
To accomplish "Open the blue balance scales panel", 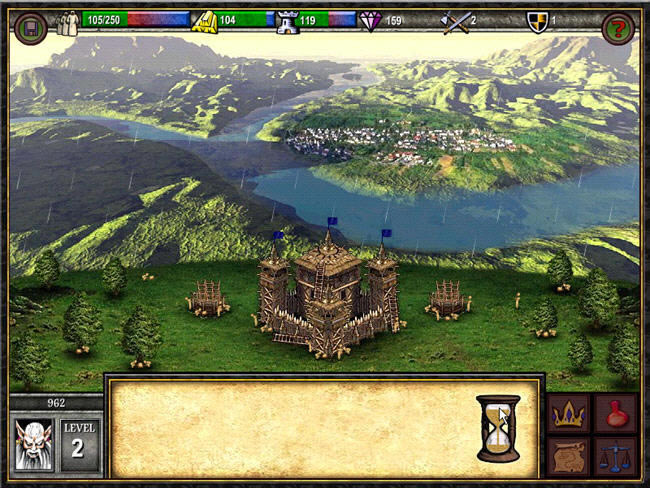I will (x=615, y=456).
